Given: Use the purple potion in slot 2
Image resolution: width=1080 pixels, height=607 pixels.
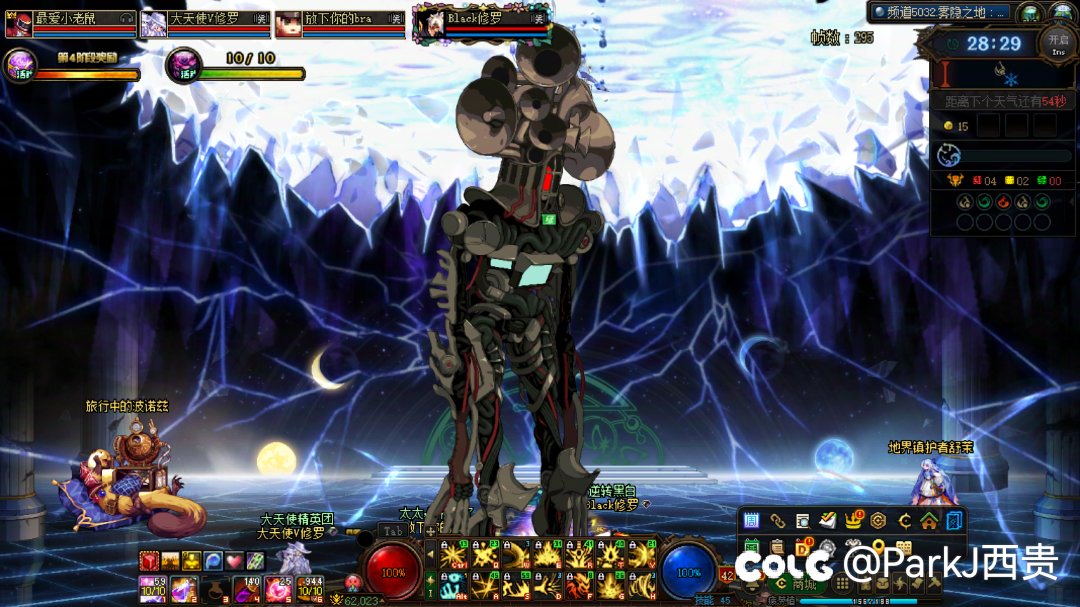Looking at the screenshot, I should tap(183, 589).
